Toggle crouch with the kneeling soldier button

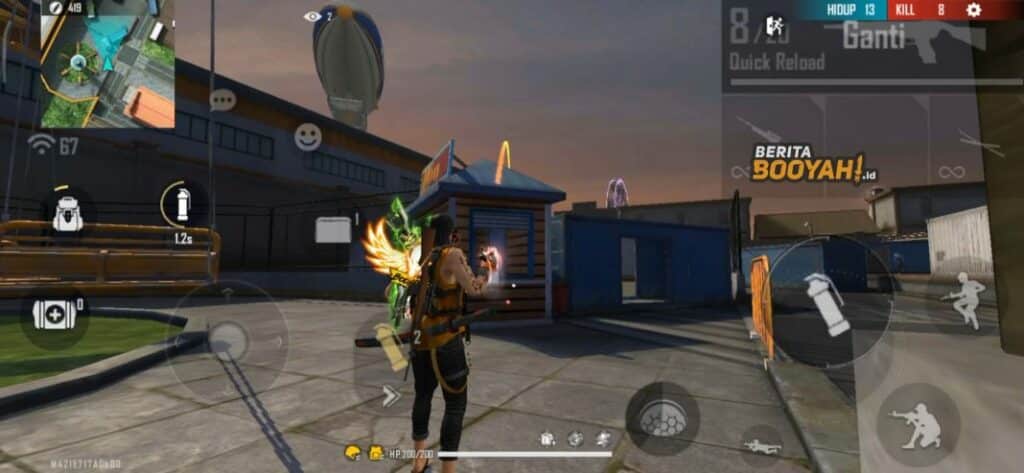[918, 424]
